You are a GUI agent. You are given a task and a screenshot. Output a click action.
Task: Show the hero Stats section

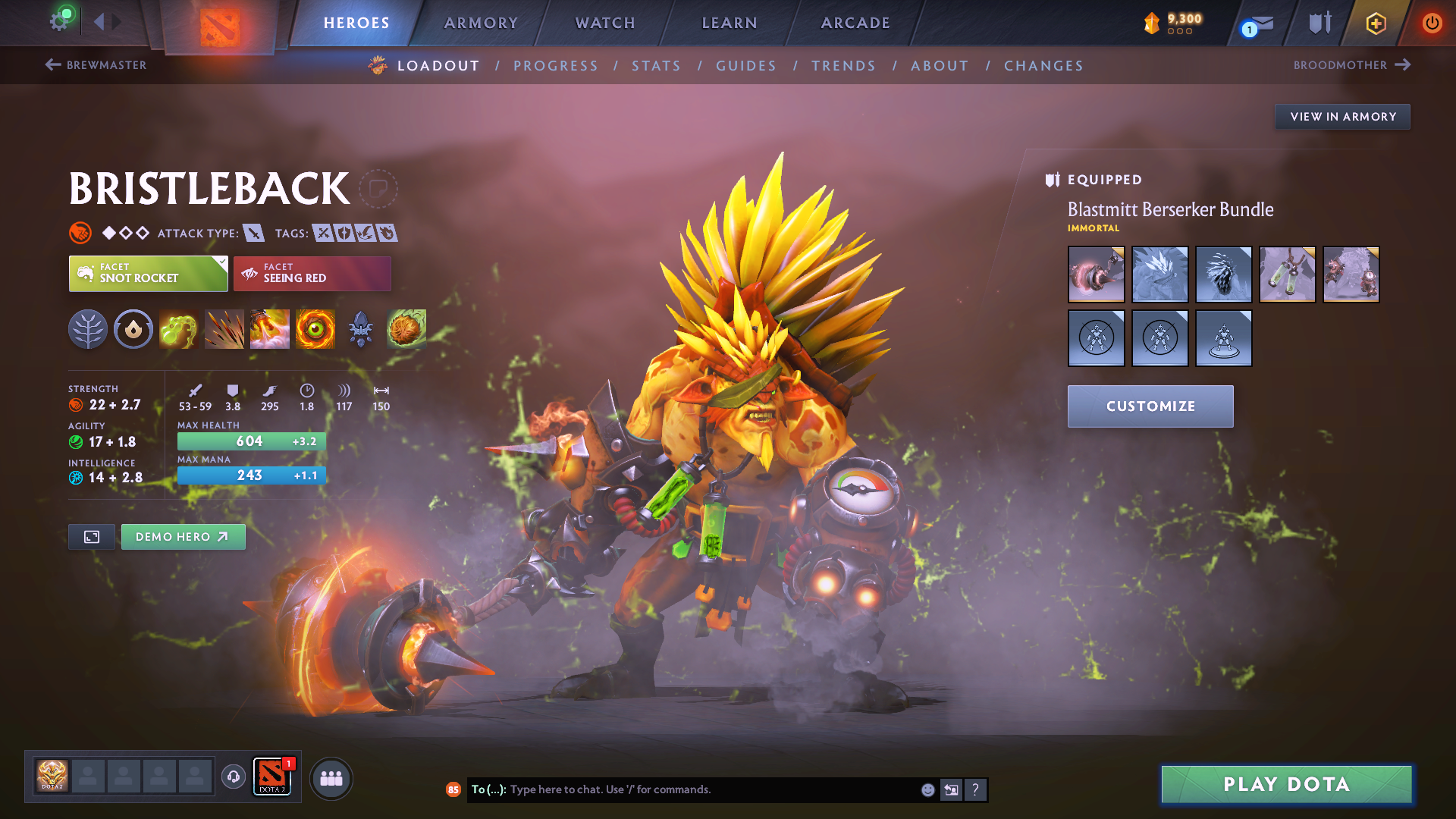(656, 66)
